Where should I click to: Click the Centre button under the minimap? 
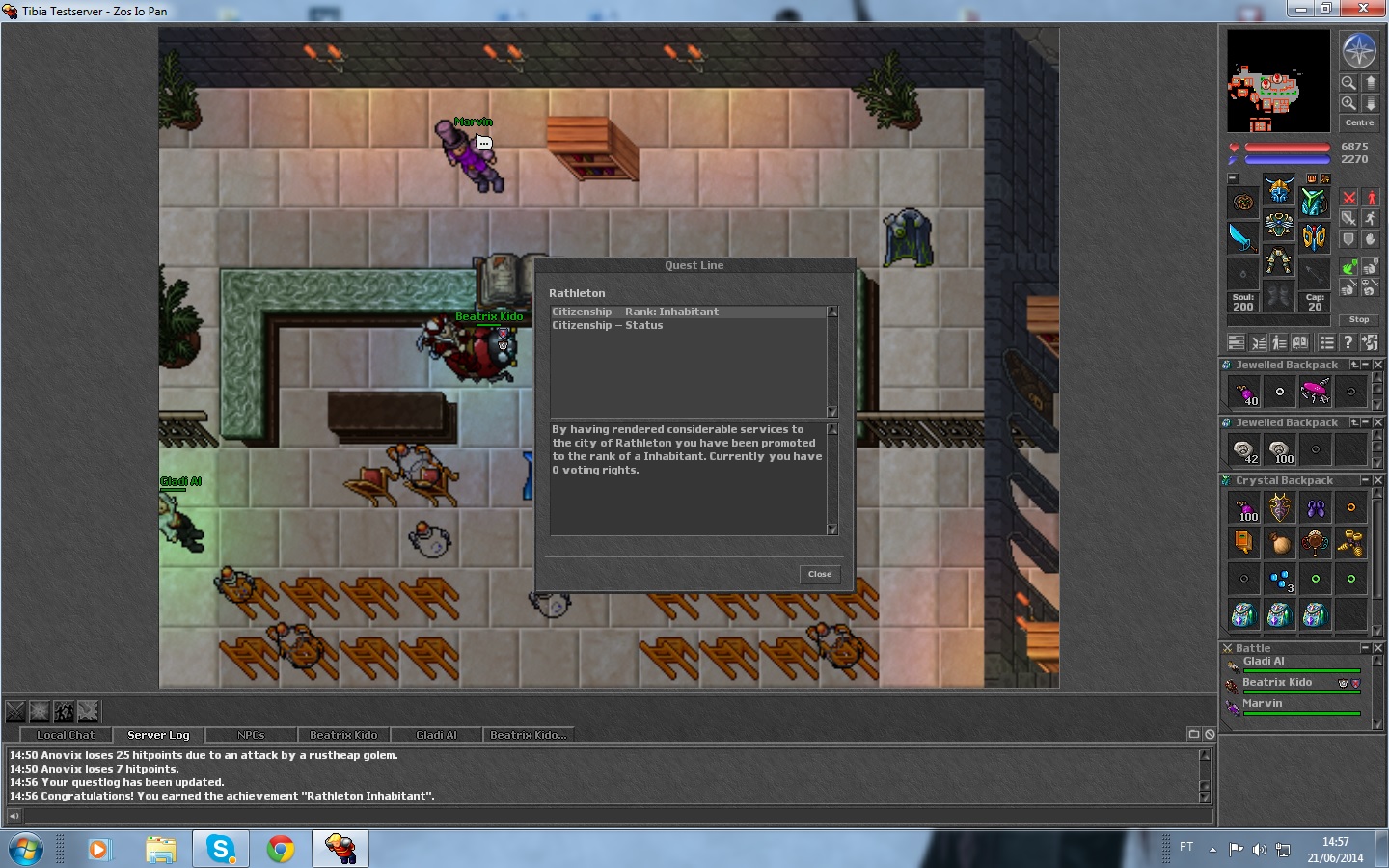pos(1359,122)
